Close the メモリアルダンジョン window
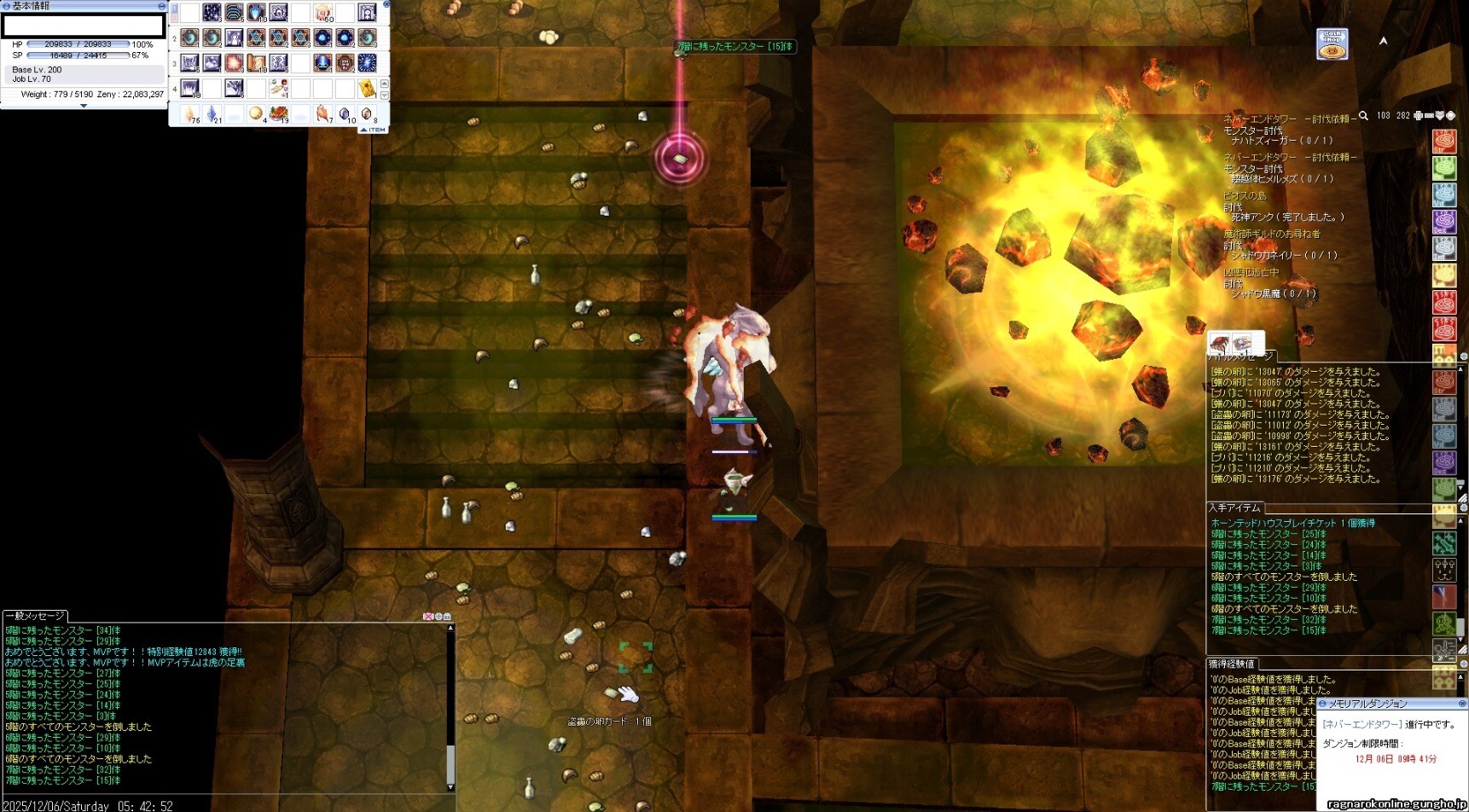Screen dimensions: 1469x812 pyautogui.click(x=1461, y=704)
